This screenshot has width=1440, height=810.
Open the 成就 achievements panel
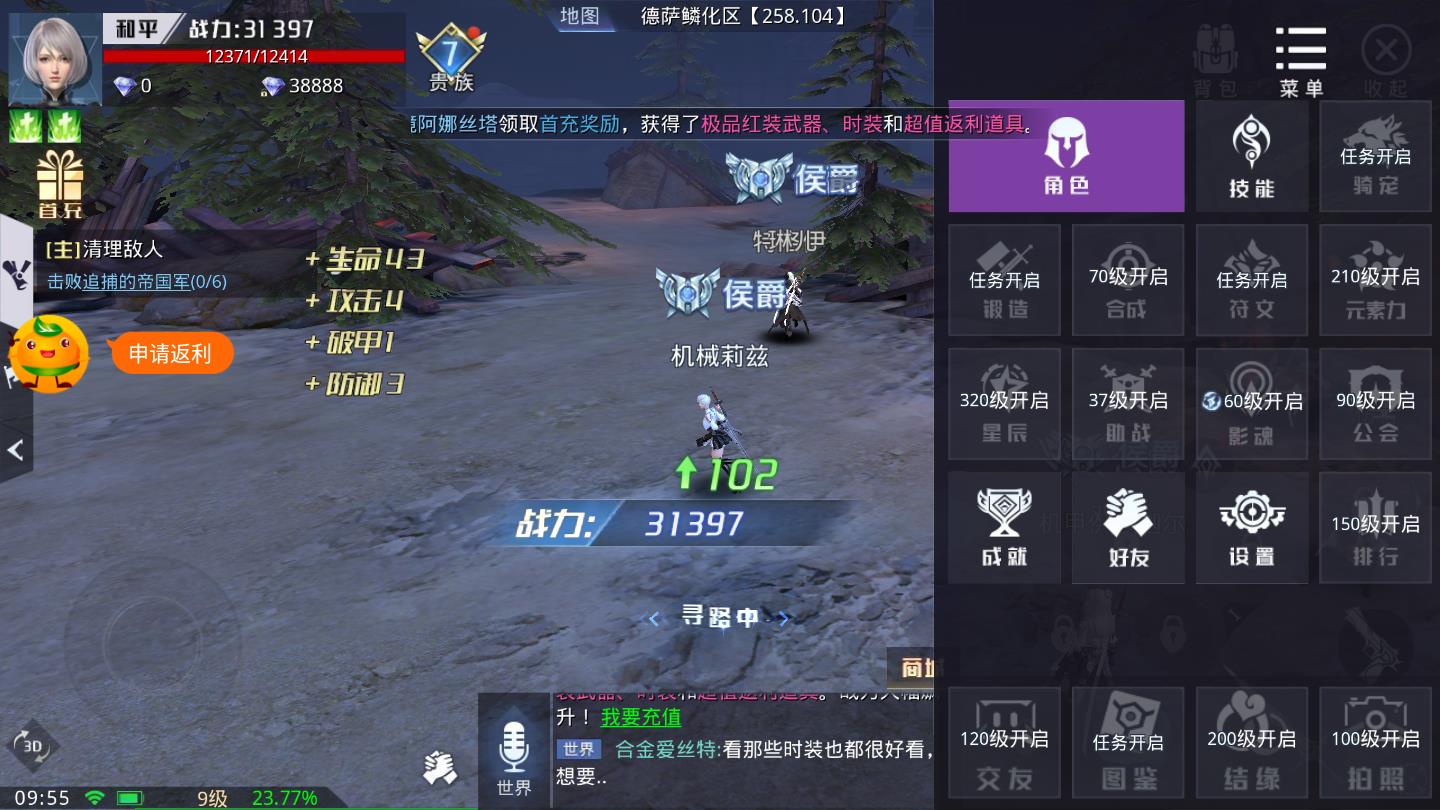click(1004, 528)
